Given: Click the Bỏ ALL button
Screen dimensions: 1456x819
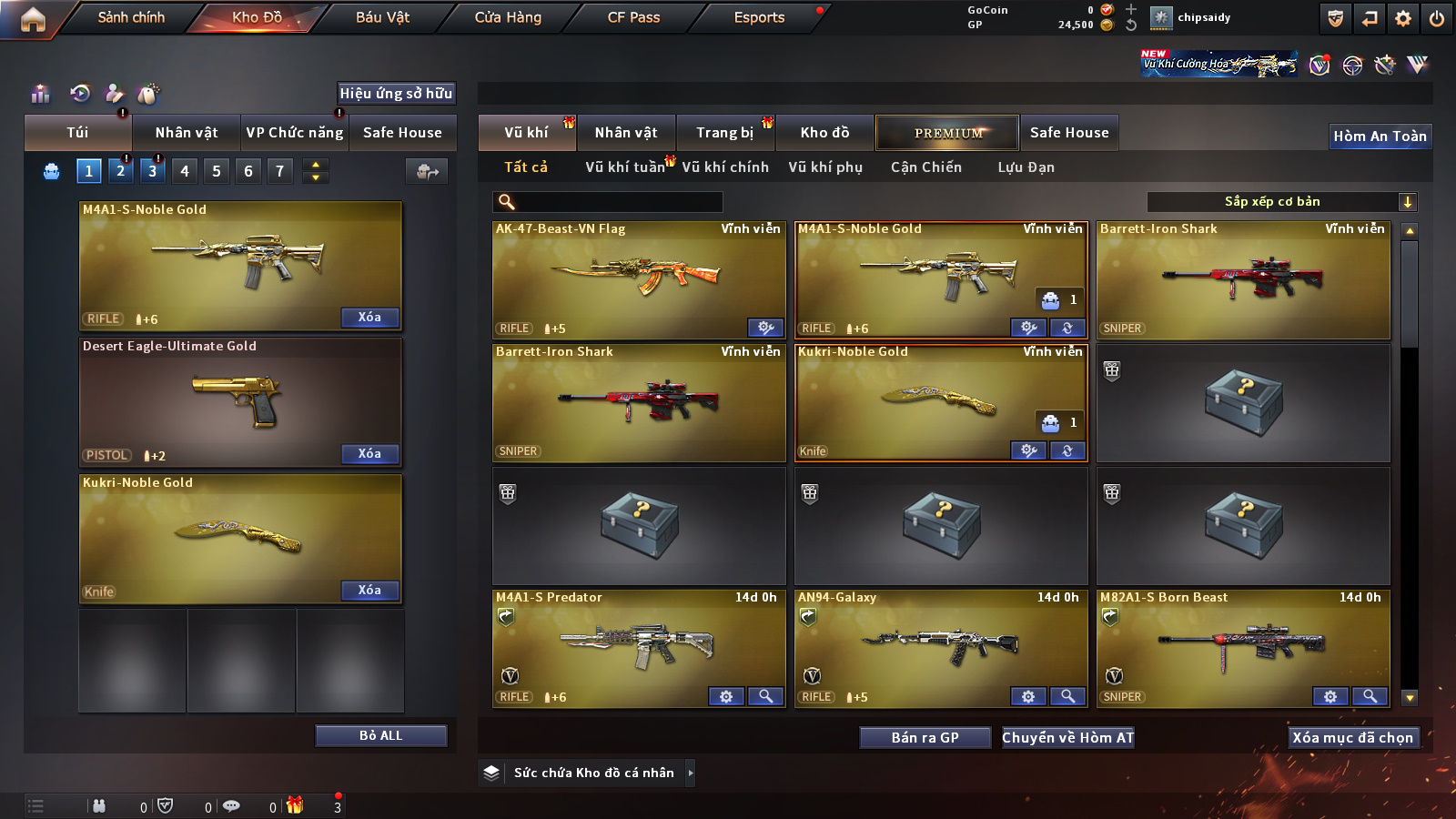Looking at the screenshot, I should [x=380, y=736].
